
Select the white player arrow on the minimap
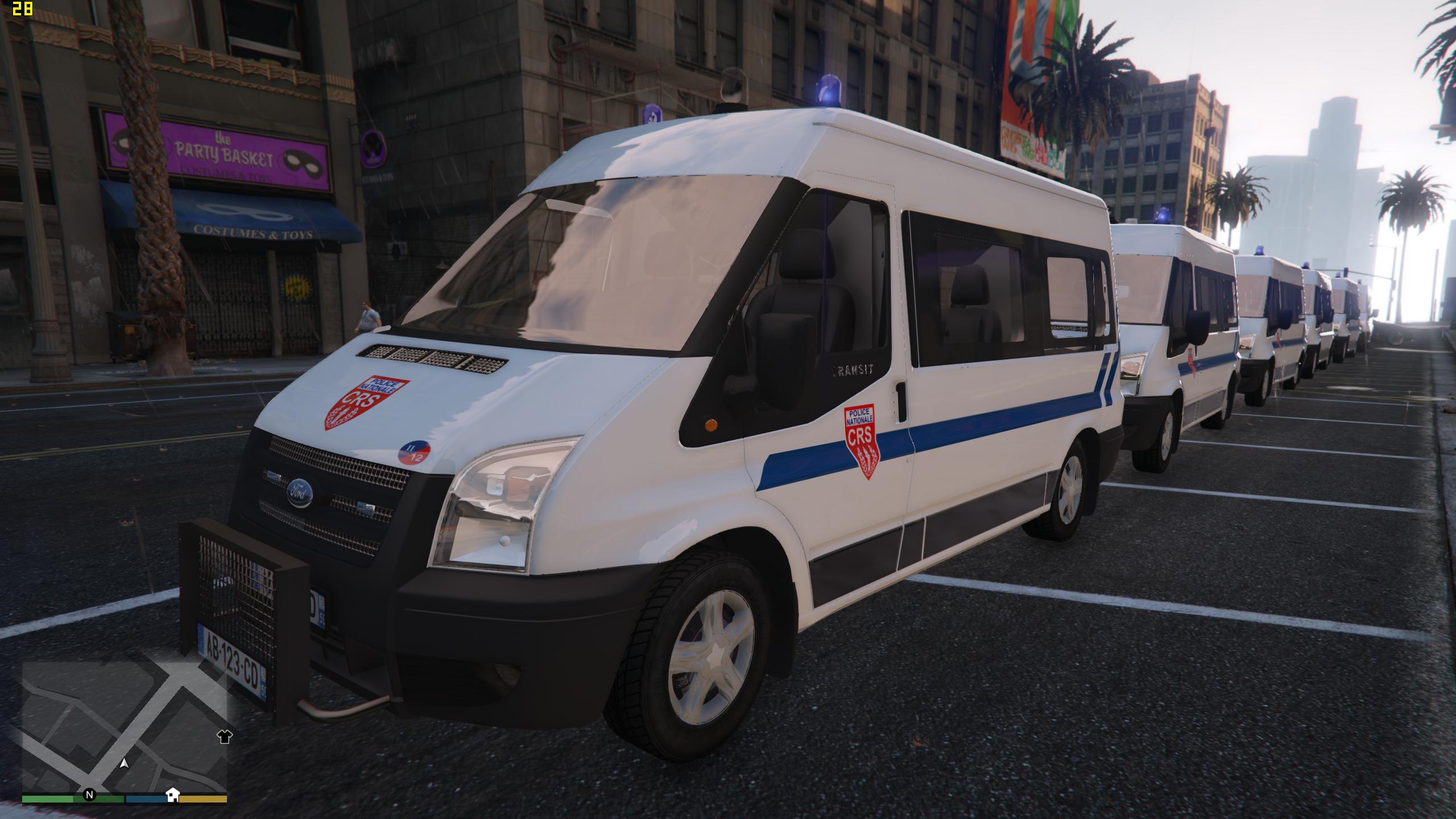click(124, 764)
